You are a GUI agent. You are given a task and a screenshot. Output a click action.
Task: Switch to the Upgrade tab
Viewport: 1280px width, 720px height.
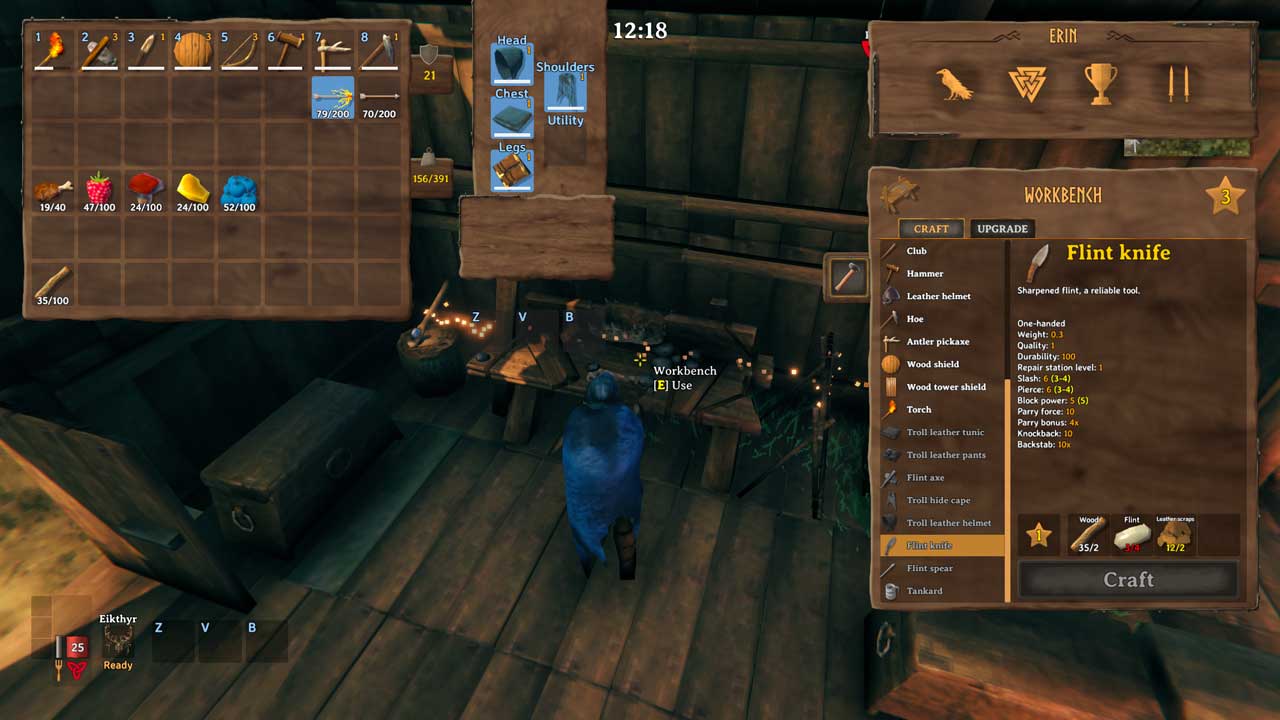point(1002,228)
